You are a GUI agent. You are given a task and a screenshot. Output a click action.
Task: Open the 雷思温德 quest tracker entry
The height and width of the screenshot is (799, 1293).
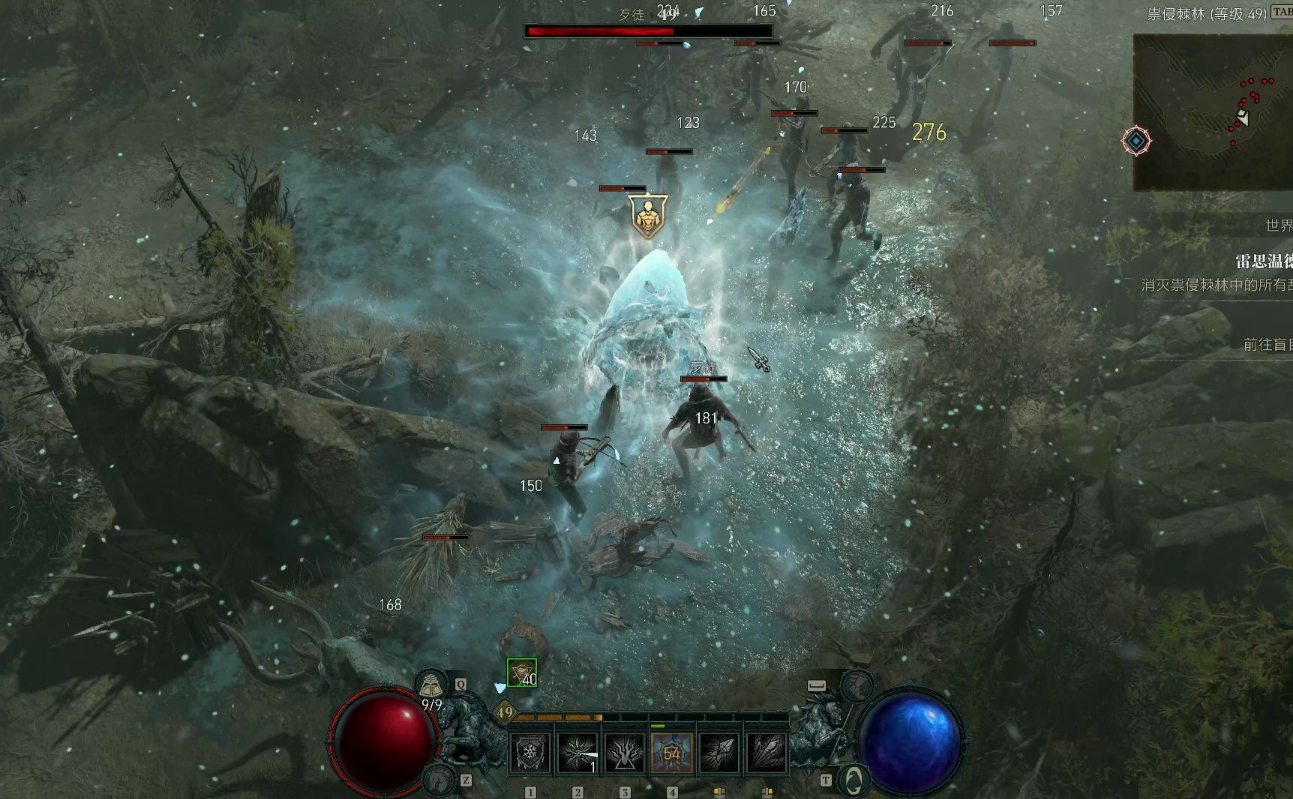click(1263, 262)
